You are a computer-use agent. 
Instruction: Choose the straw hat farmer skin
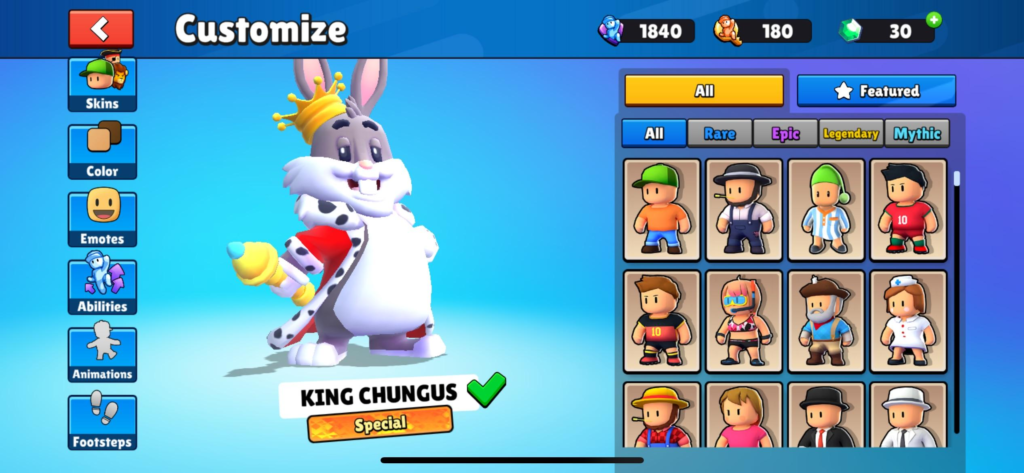(x=661, y=416)
